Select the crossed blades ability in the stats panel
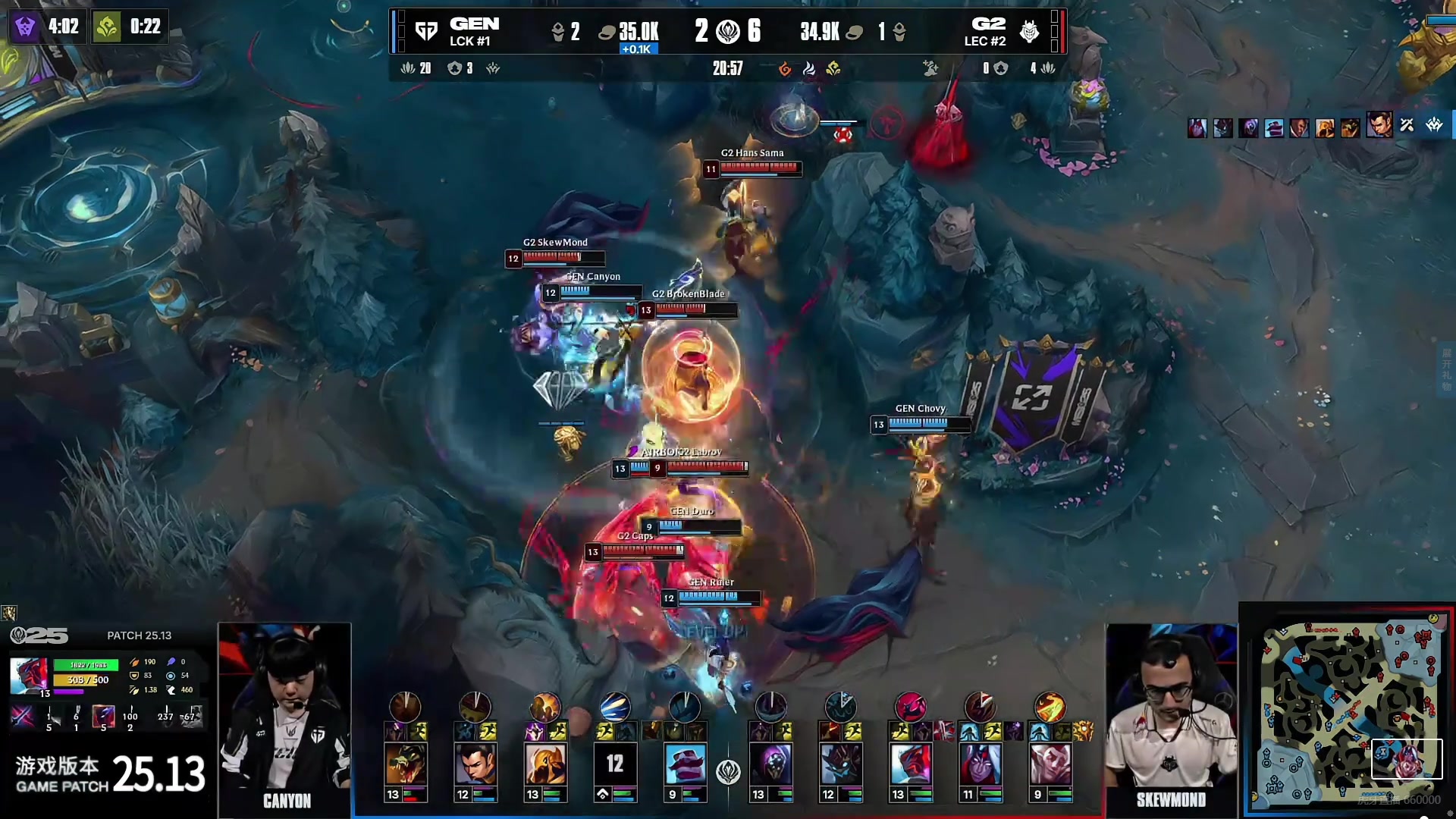This screenshot has height=819, width=1456. coord(22,717)
